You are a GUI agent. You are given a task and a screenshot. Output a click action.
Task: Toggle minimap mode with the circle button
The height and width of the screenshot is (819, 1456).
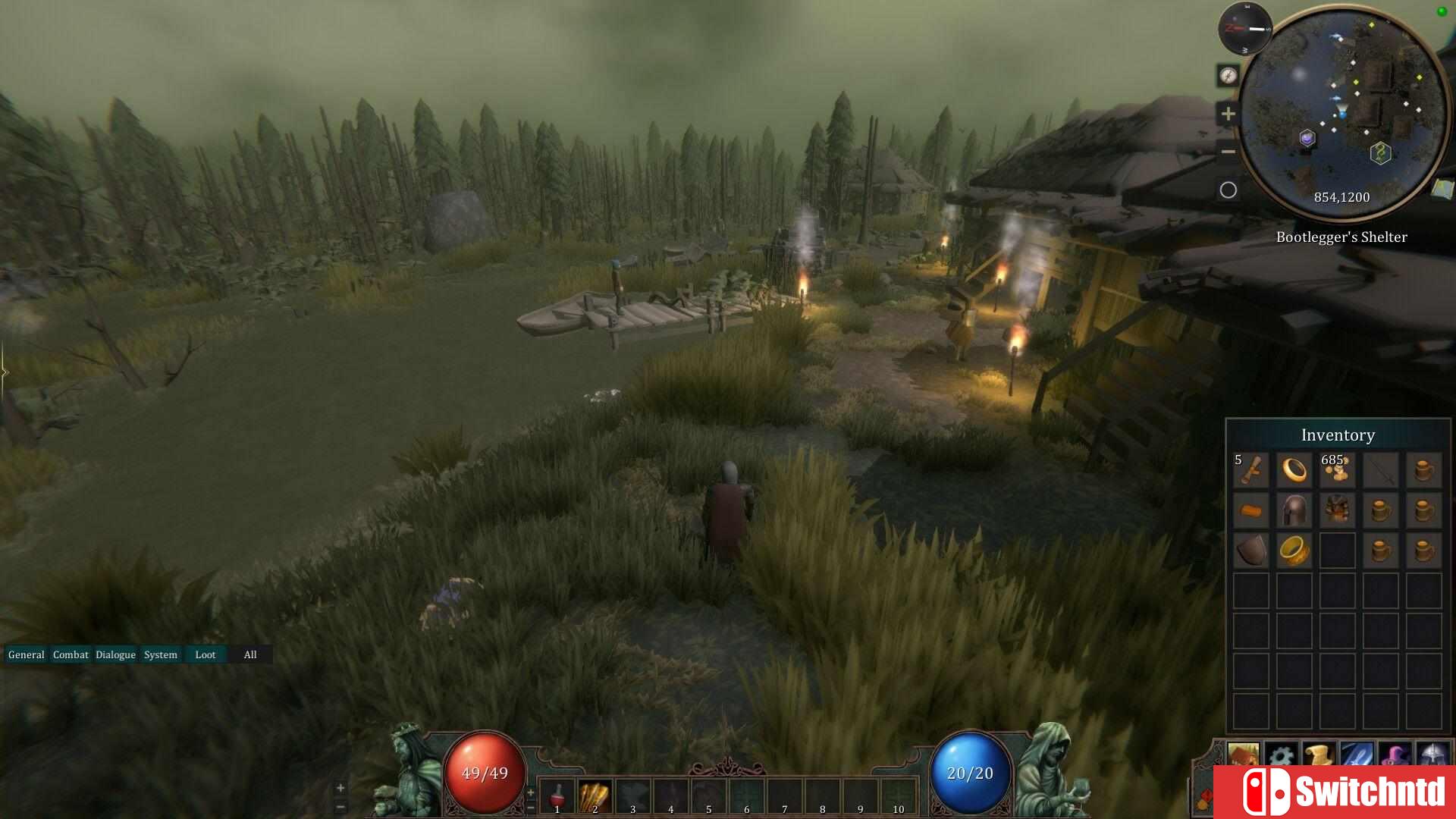point(1228,190)
